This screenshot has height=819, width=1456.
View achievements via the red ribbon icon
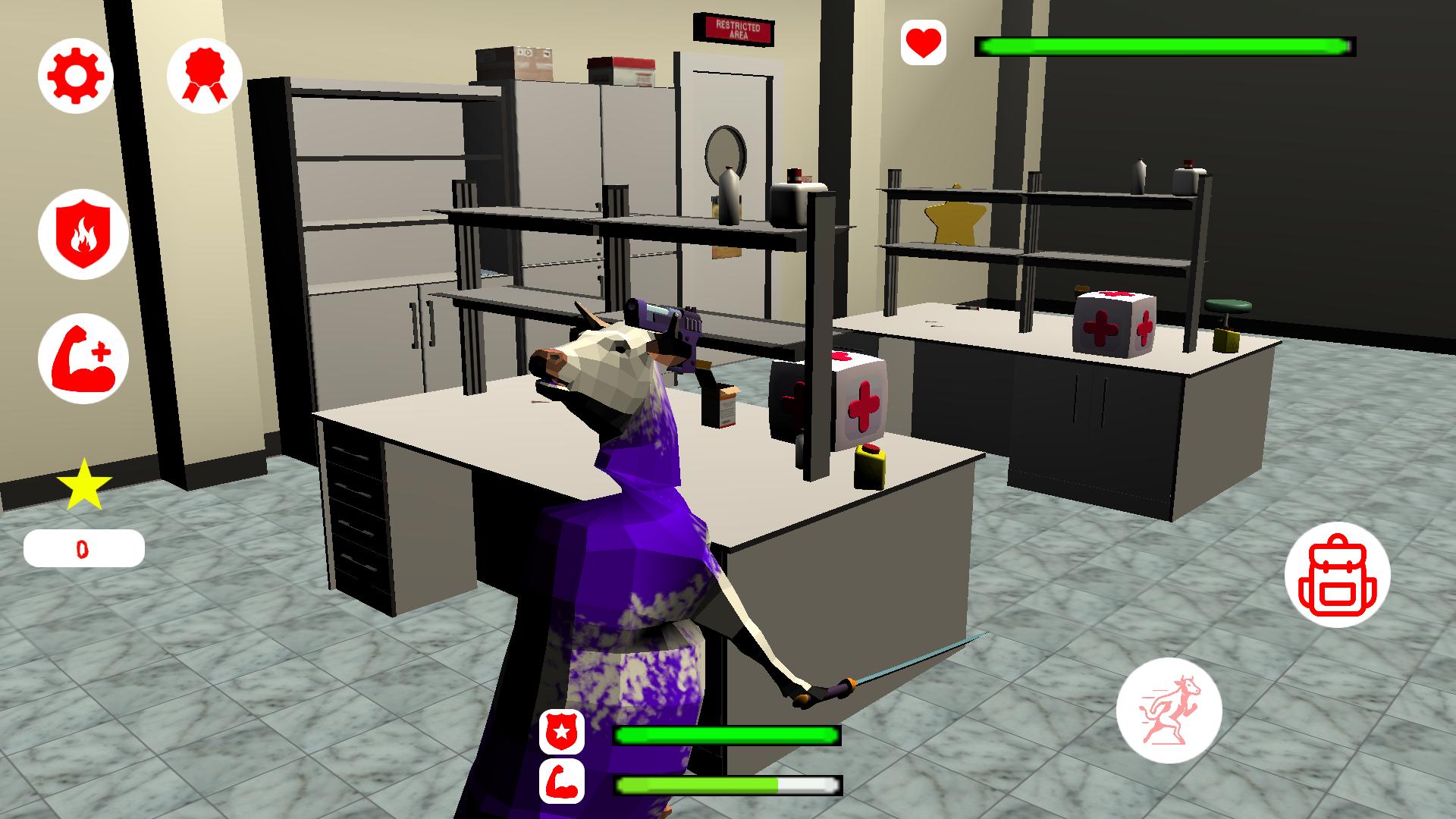click(203, 75)
